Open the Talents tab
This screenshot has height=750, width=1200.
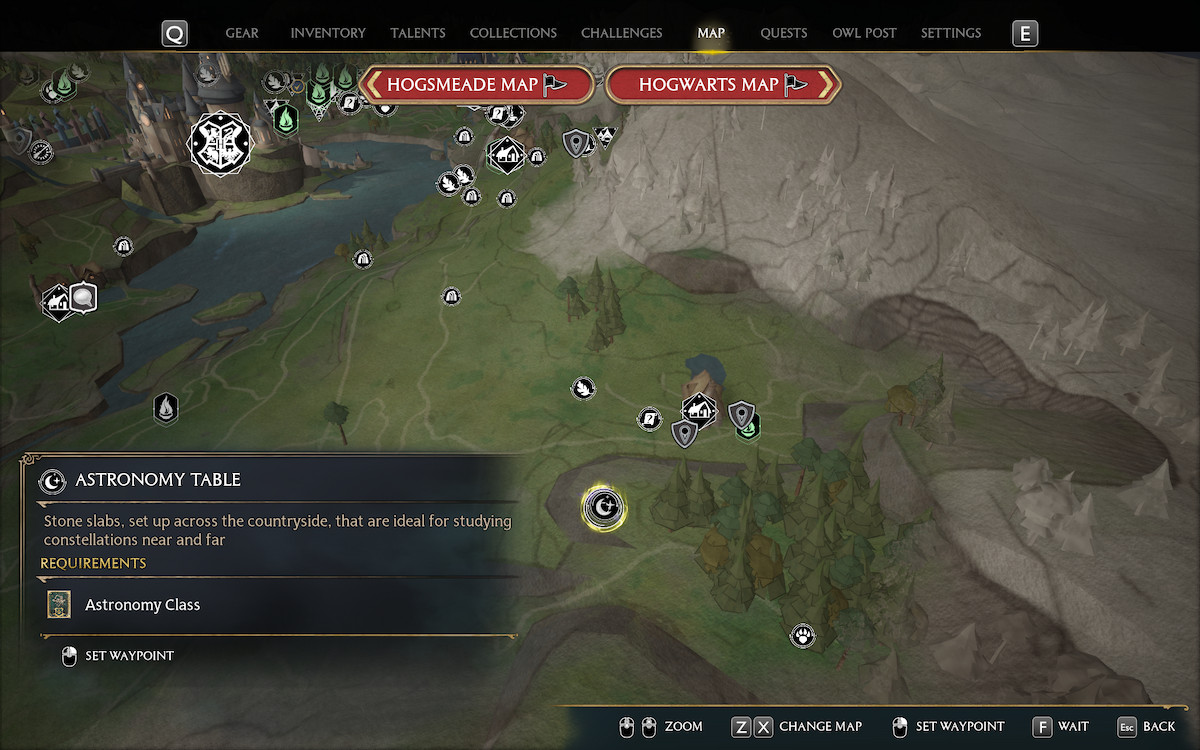point(418,33)
